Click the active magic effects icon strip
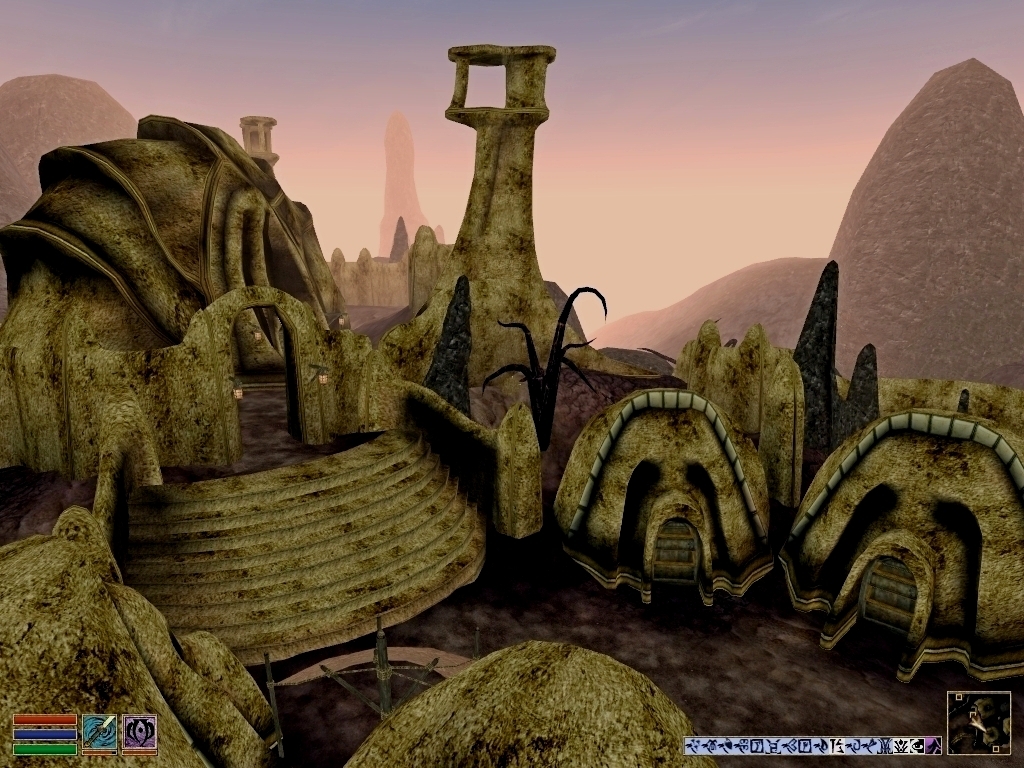 click(812, 745)
